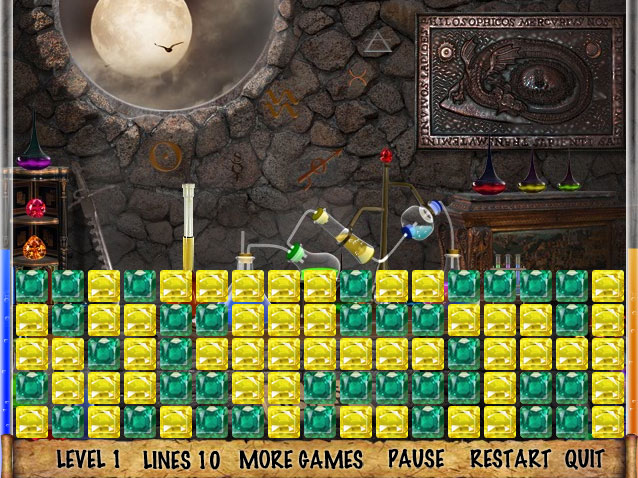
Task: Restart the current level
Action: tap(510, 460)
